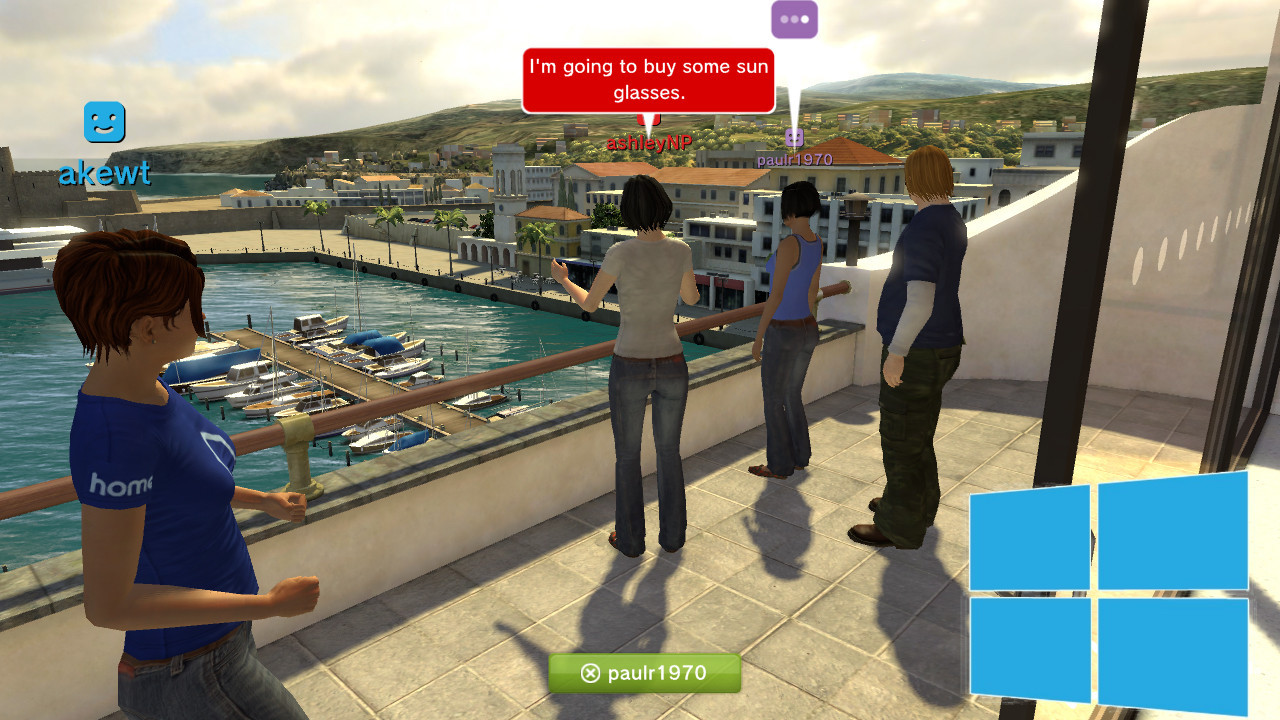Select the green paulr1970 target button
1280x720 pixels.
click(645, 673)
